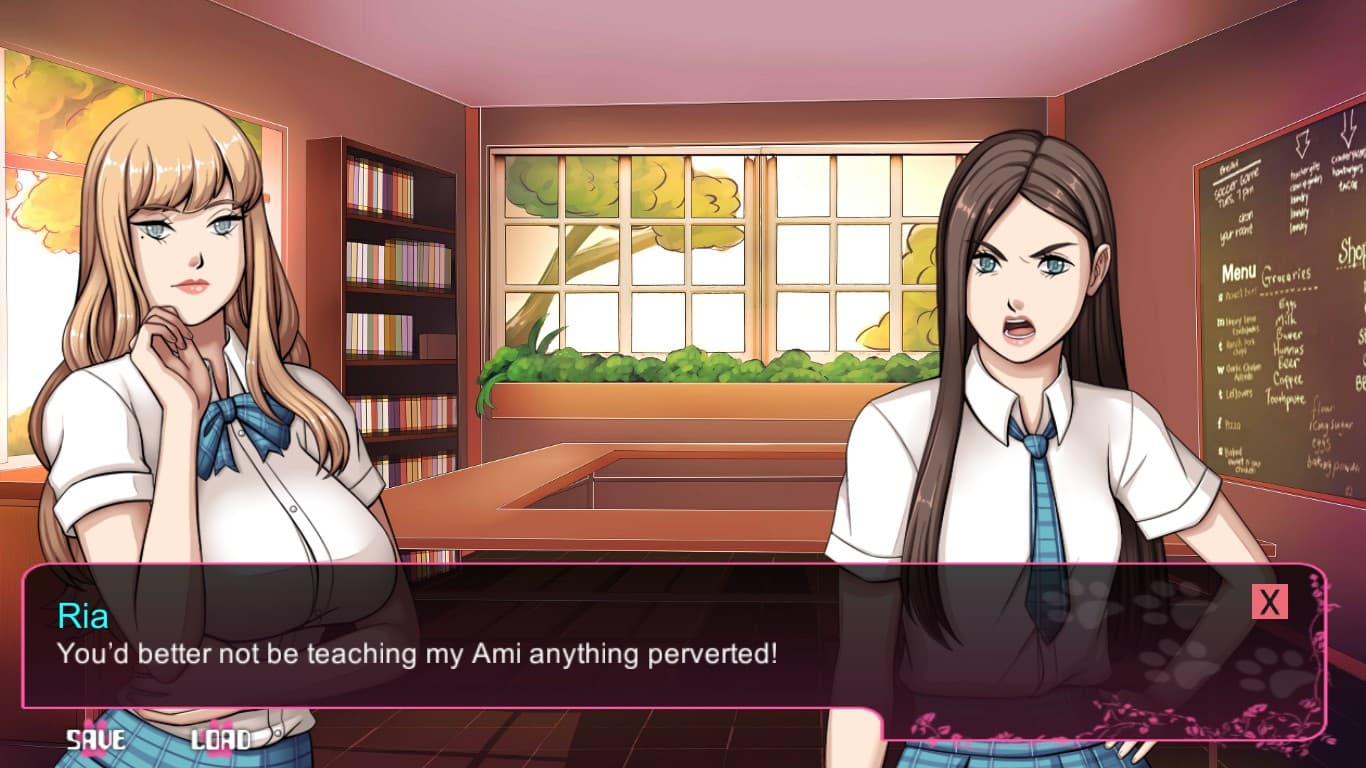Click the Menu heading on the chalkboard
1366x768 pixels.
click(1238, 271)
